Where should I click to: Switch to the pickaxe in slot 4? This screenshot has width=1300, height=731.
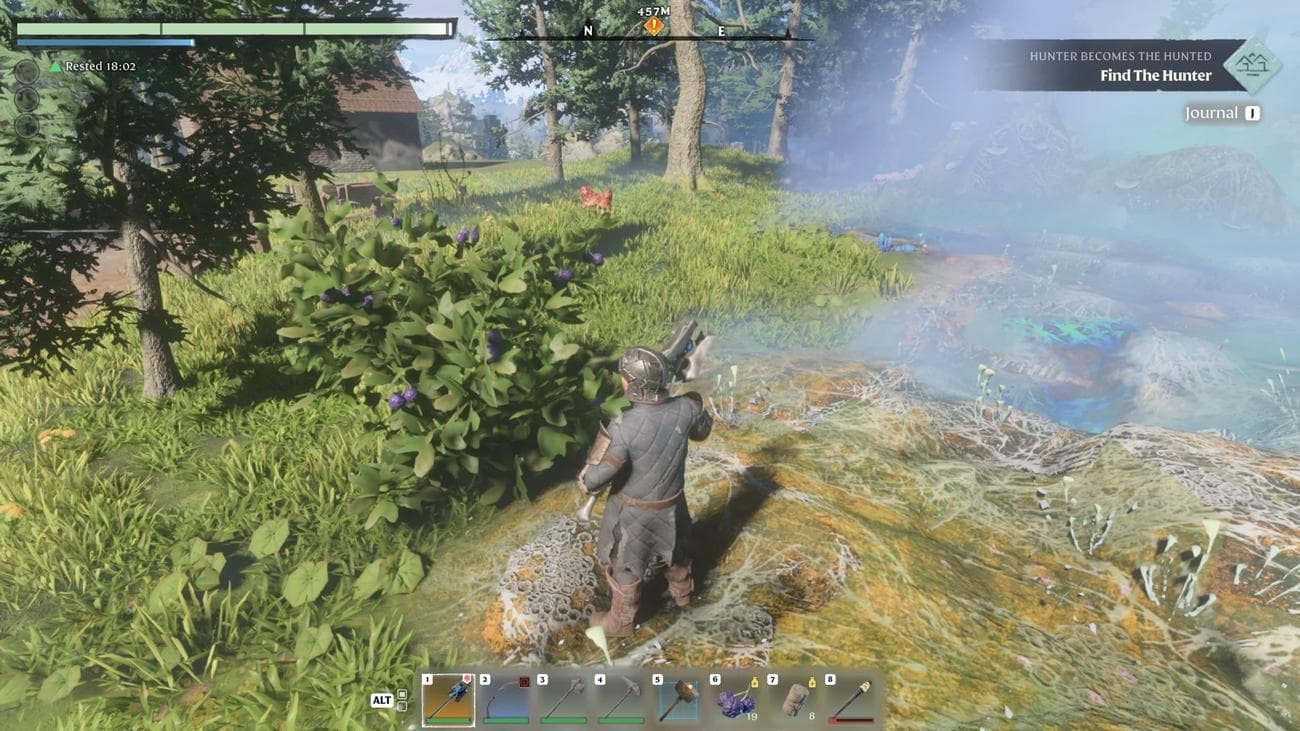(620, 699)
